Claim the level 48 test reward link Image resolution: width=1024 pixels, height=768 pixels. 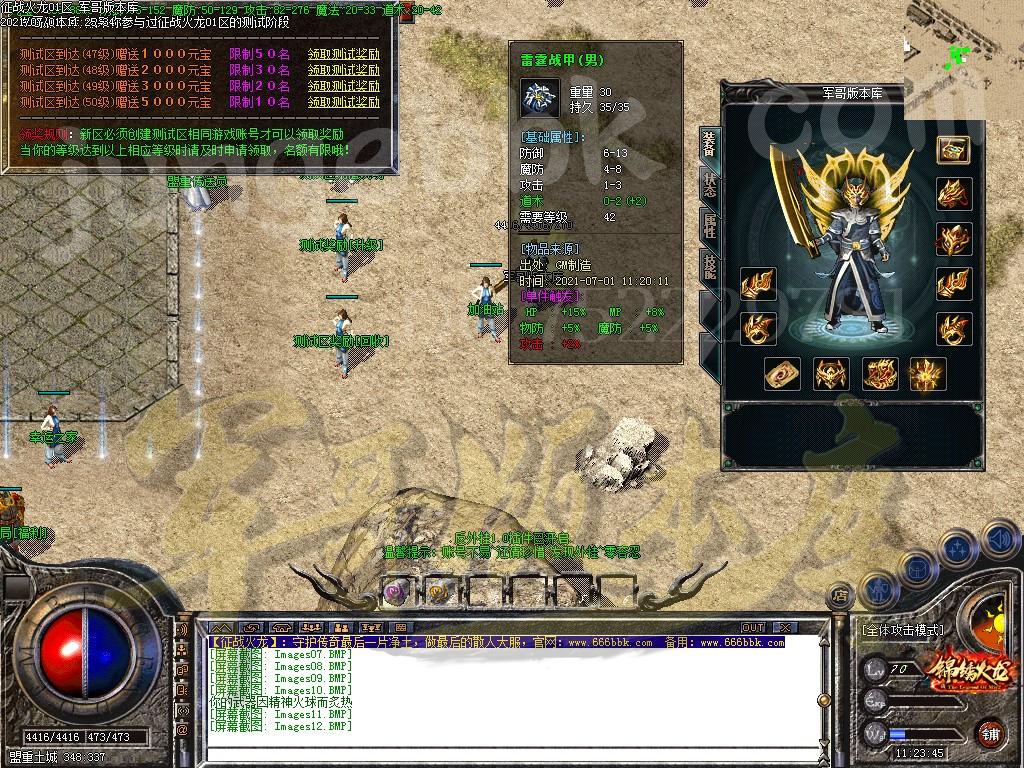pos(343,71)
